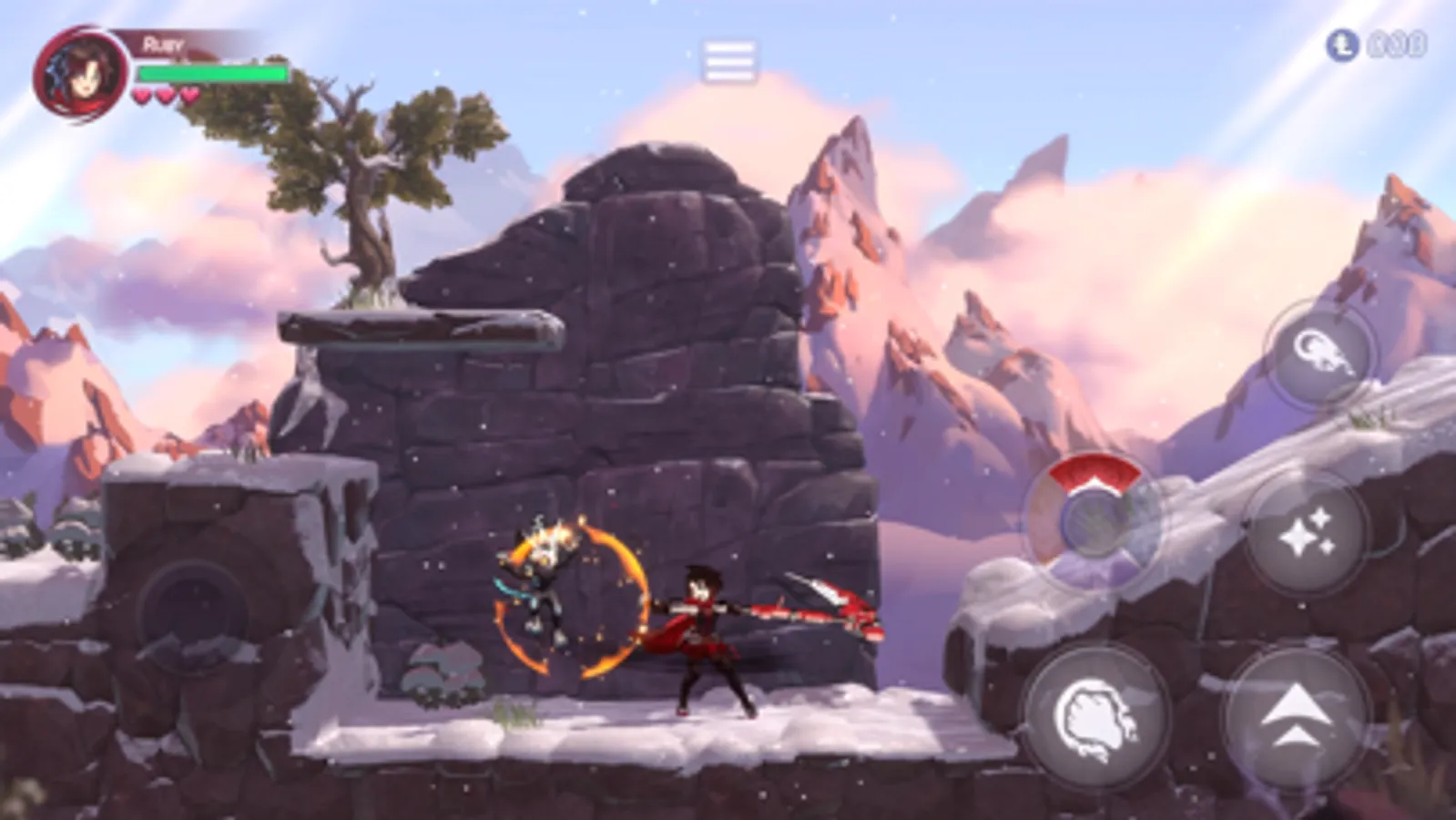Tap the middle heart icon
This screenshot has width=1456, height=820.
(x=165, y=95)
